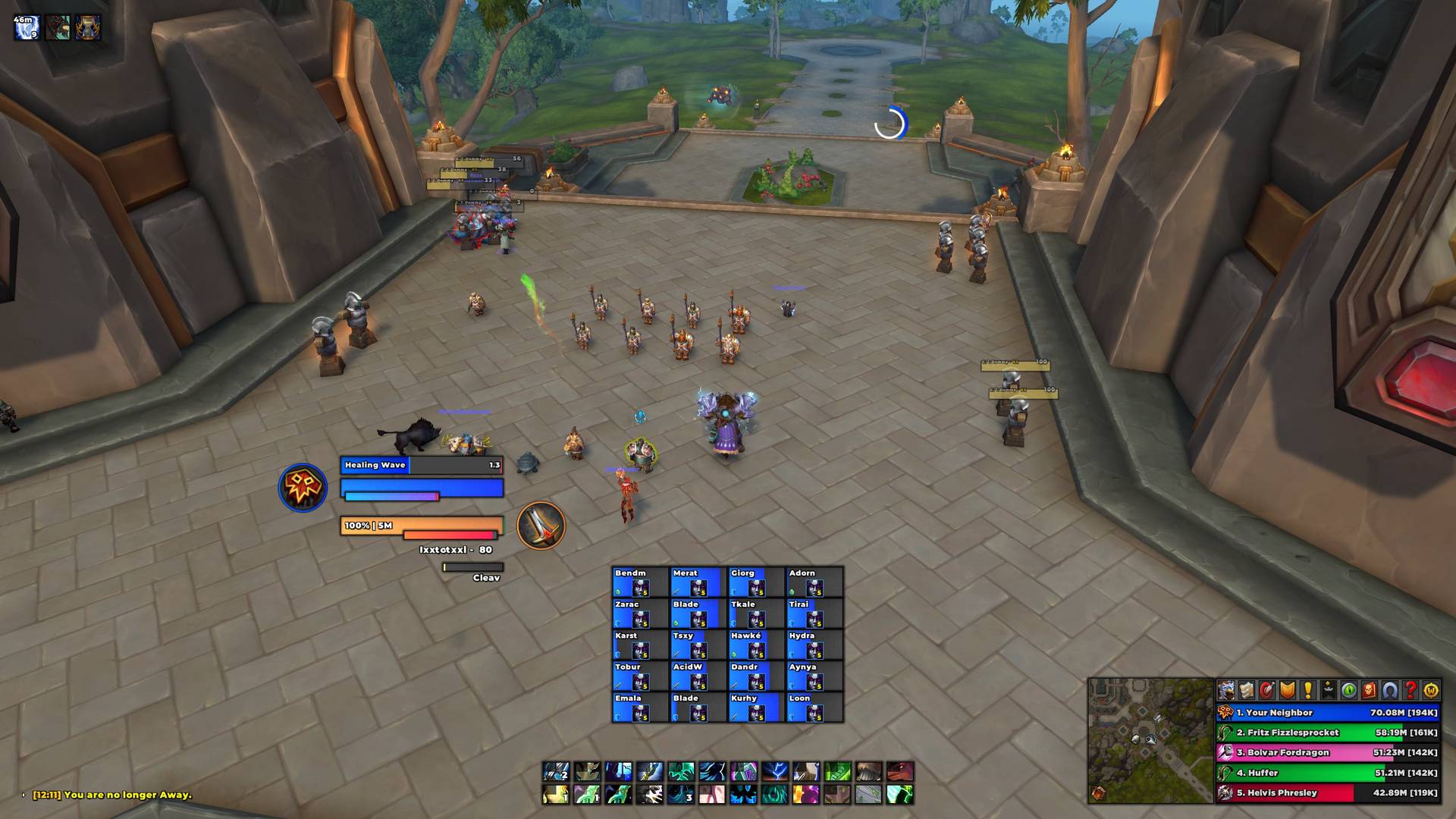Select Fritz Fizzlesprocket in the damage meter
The height and width of the screenshot is (819, 1456).
click(x=1328, y=733)
